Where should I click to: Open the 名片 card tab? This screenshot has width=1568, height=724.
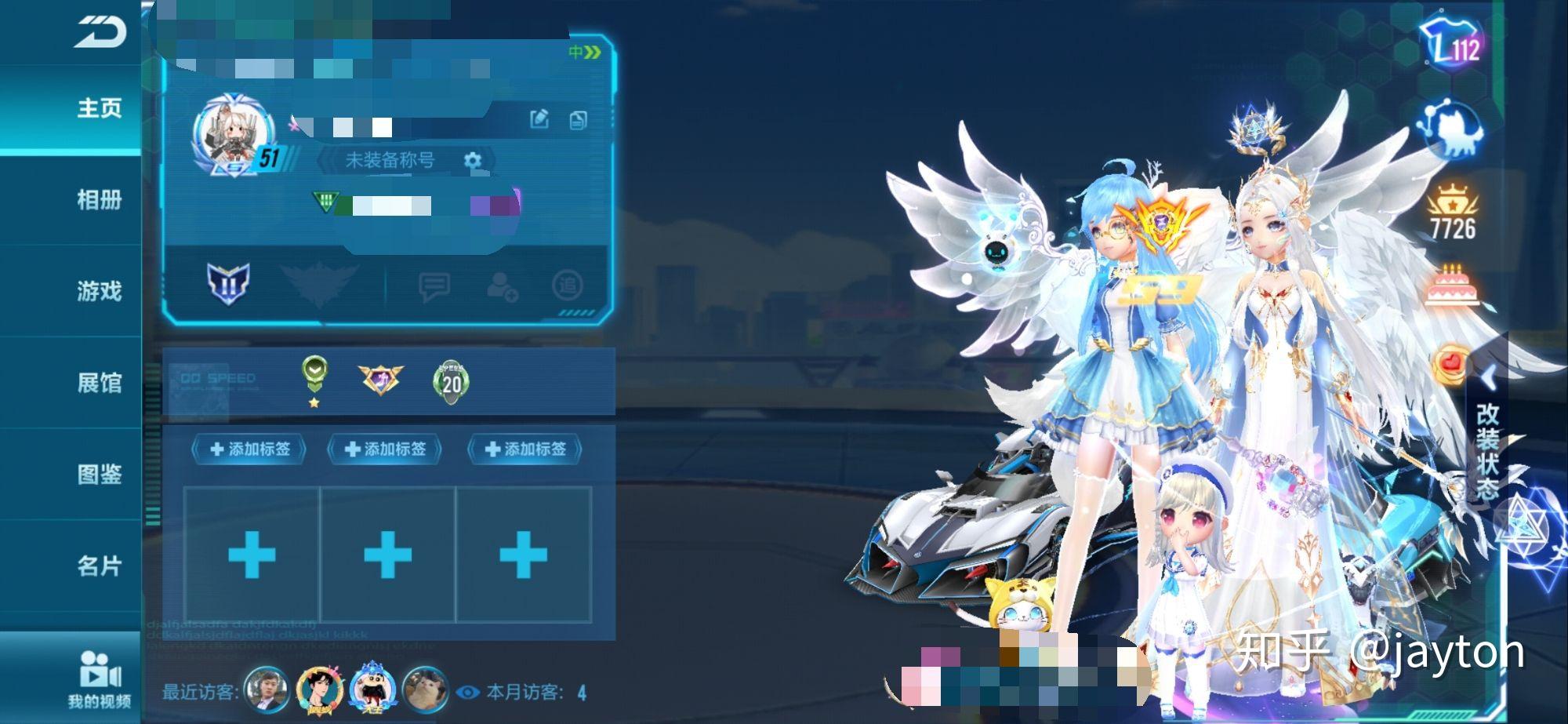point(100,566)
